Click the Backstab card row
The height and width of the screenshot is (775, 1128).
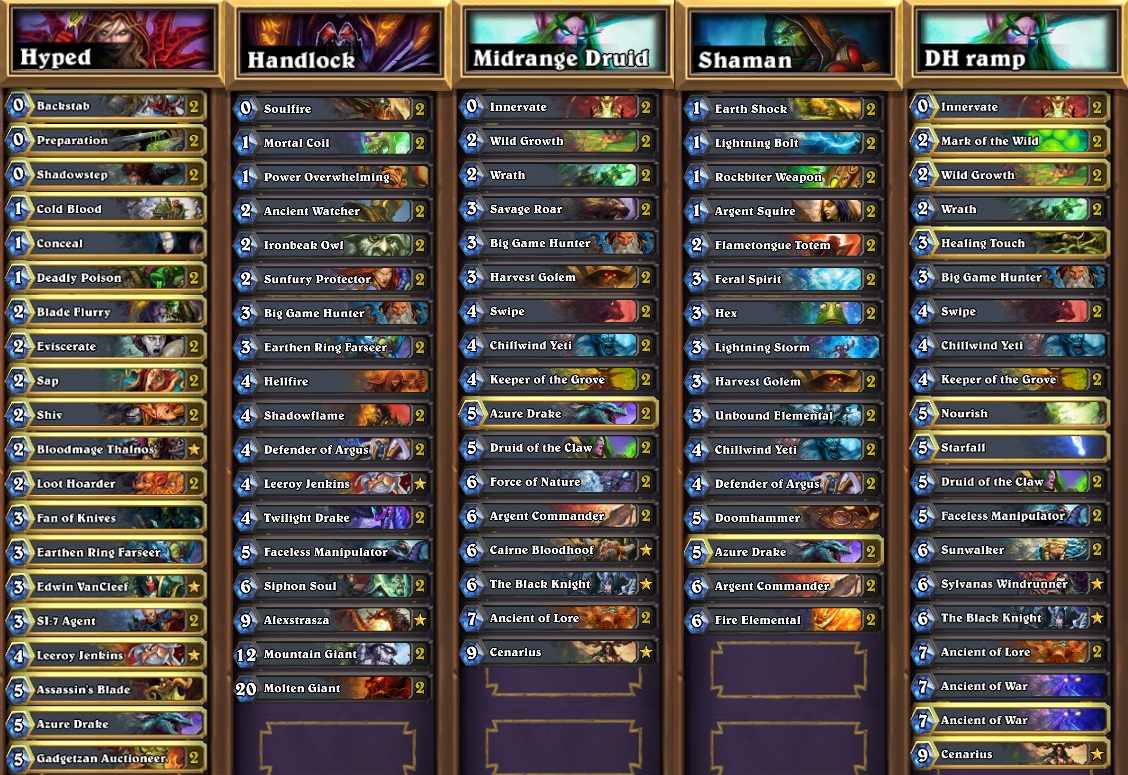pyautogui.click(x=105, y=106)
